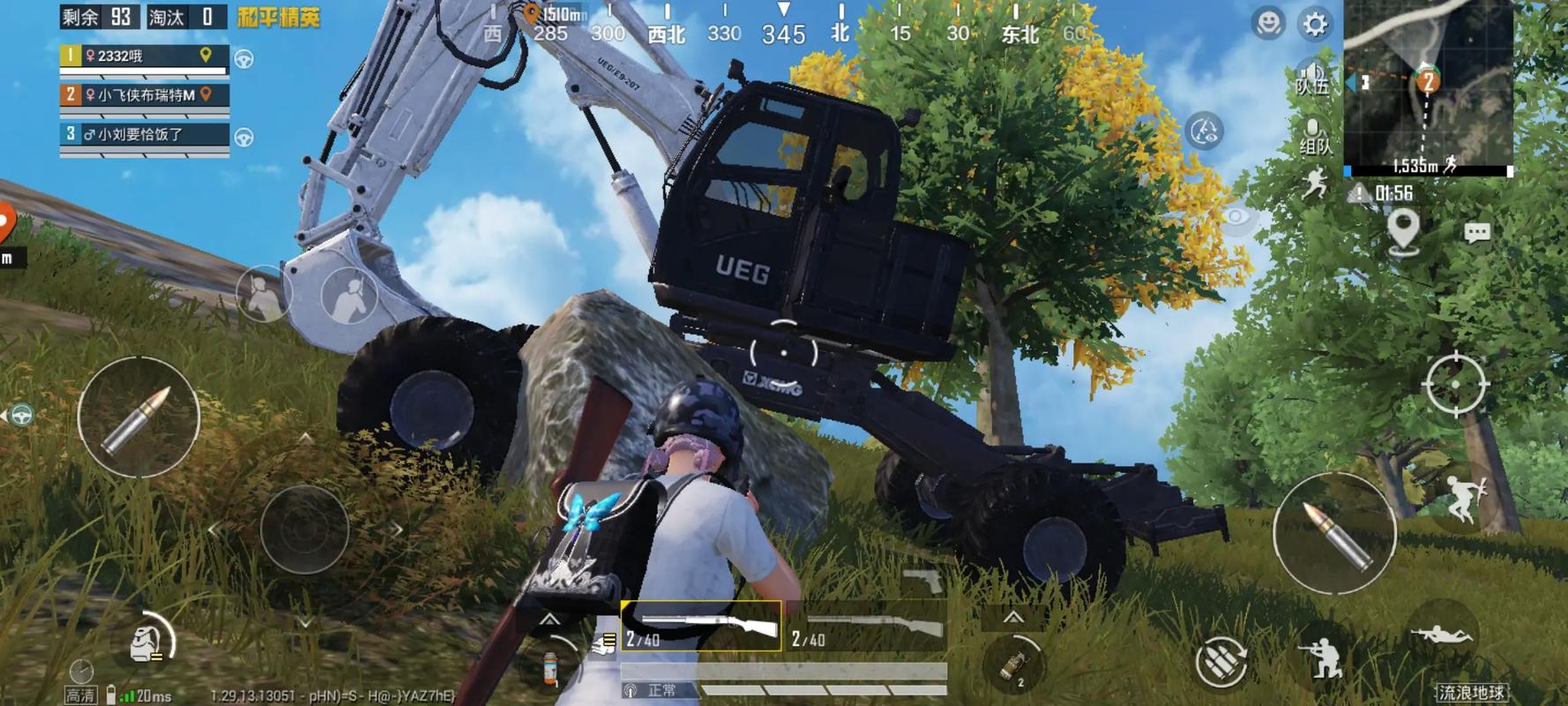
Task: Expand the minimap
Action: [1427, 86]
